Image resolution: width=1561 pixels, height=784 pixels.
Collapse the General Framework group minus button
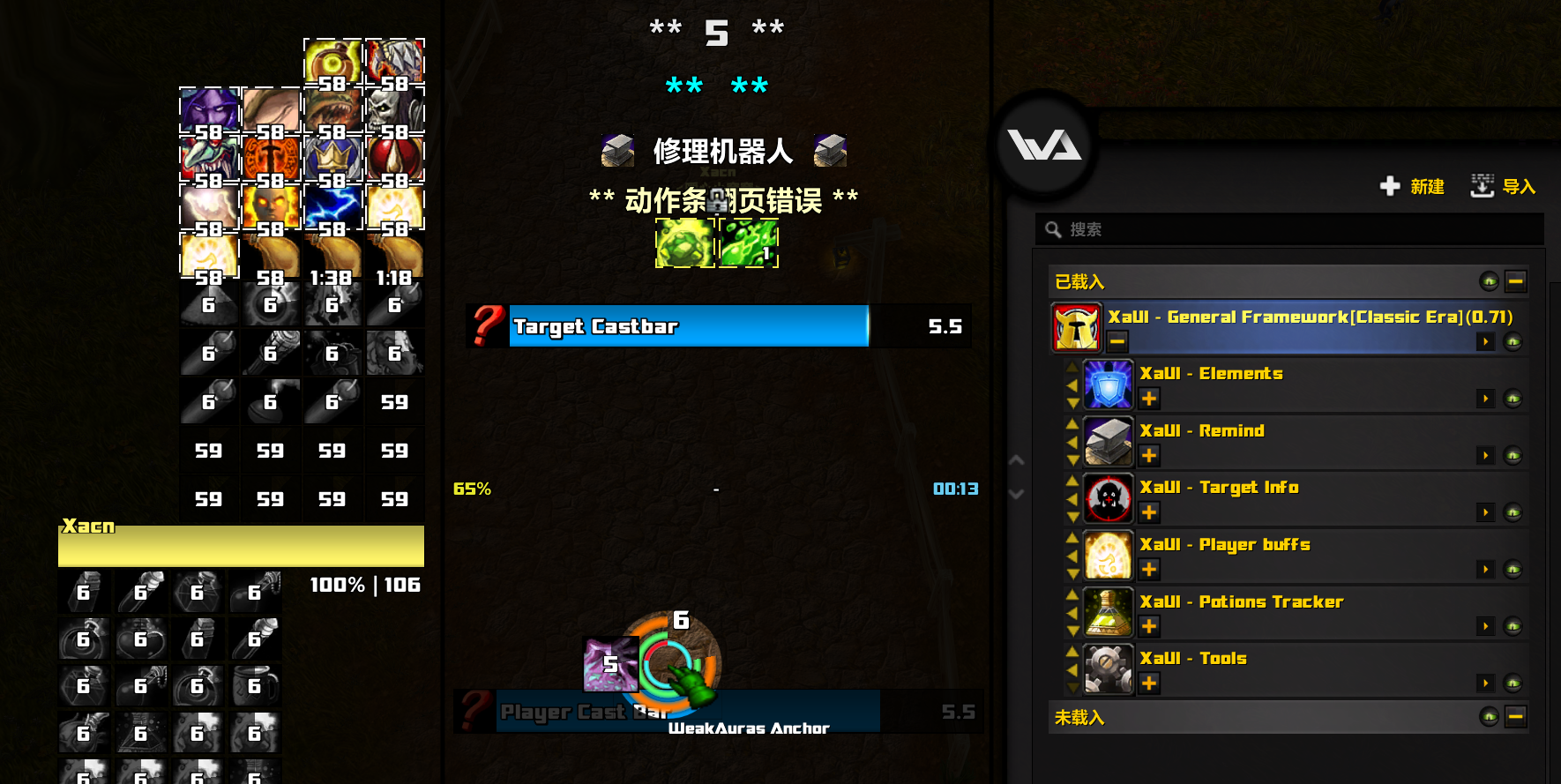[1117, 341]
